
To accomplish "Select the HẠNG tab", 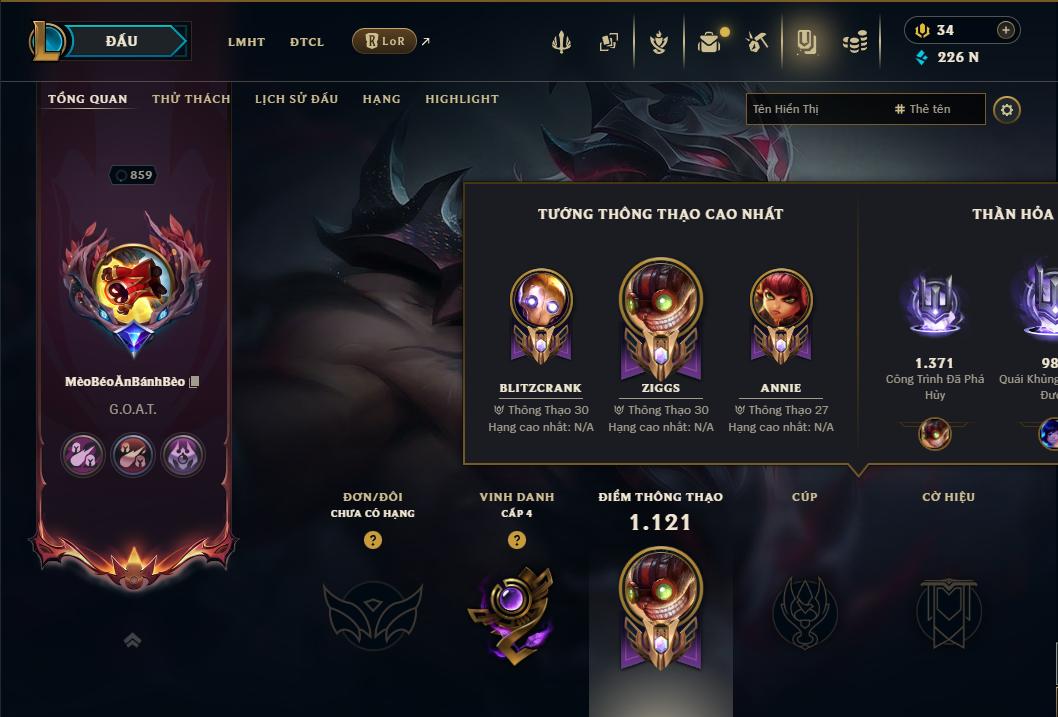I will (x=381, y=99).
